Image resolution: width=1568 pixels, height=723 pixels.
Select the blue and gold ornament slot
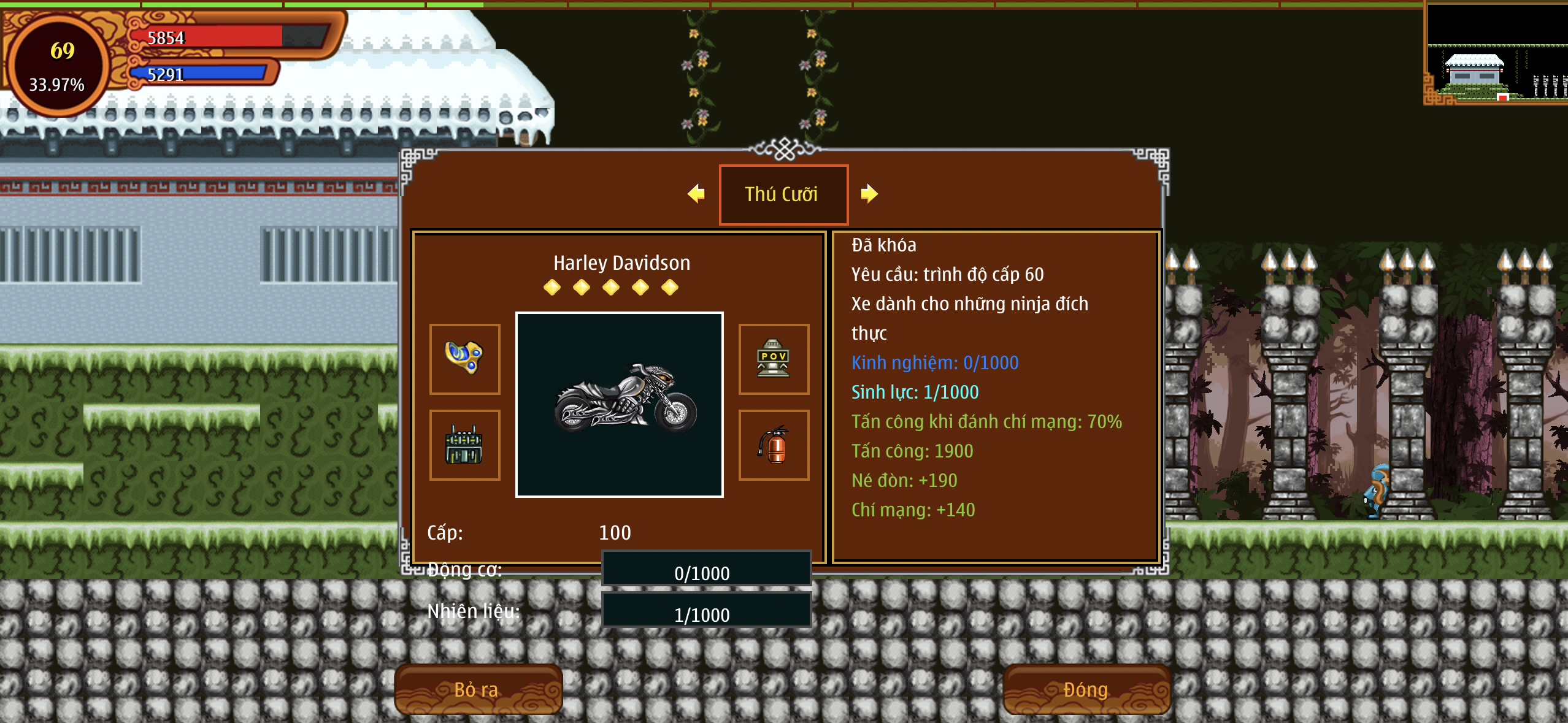pos(464,359)
